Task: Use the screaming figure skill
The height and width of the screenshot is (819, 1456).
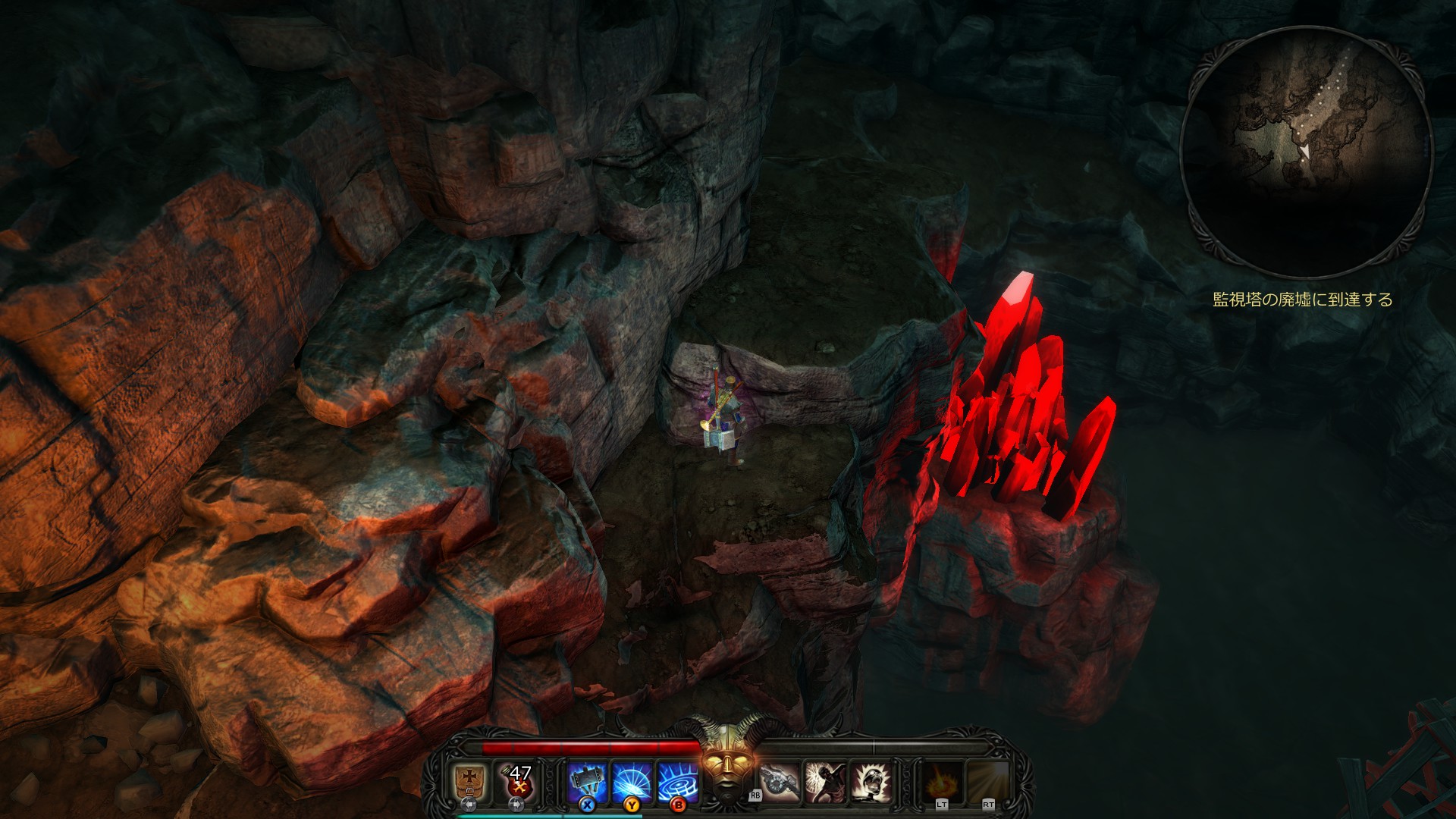Action: pyautogui.click(x=871, y=782)
